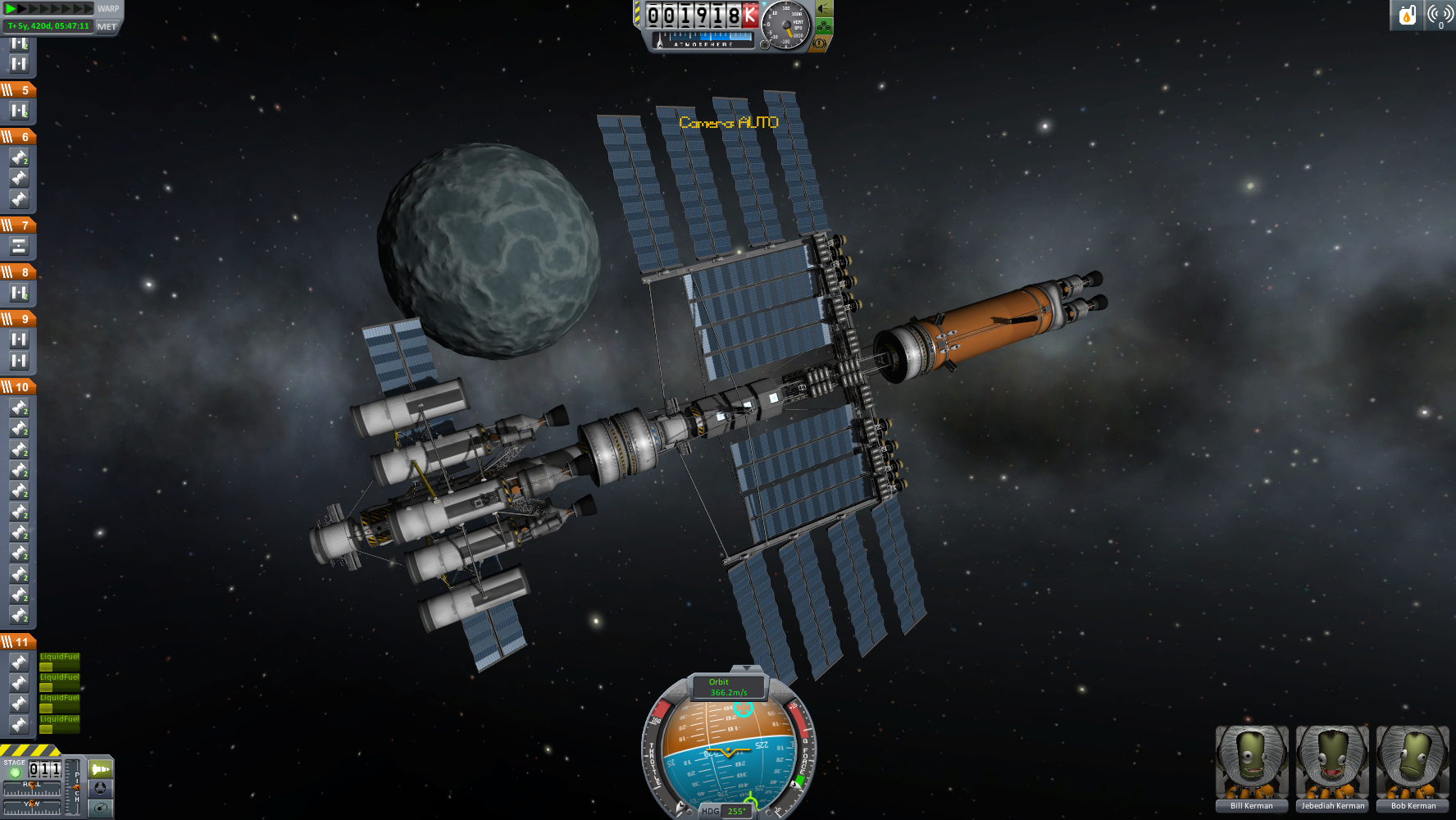
Task: Select the stage 7 decoupler icon
Action: (19, 245)
